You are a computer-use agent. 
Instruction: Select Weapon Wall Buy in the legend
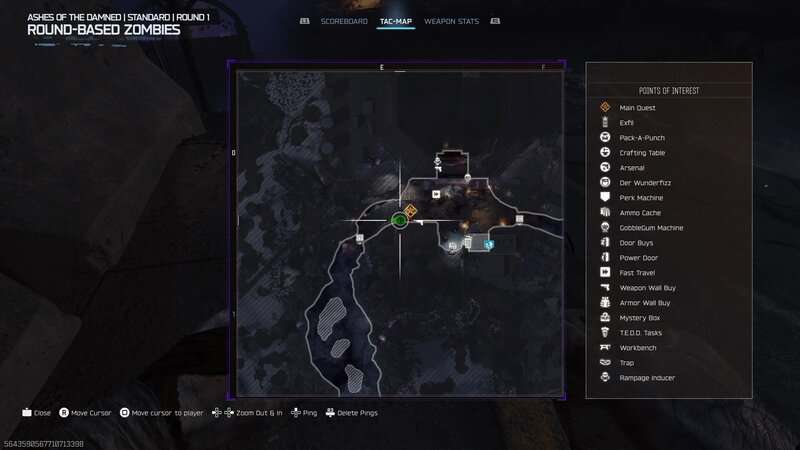coord(646,288)
